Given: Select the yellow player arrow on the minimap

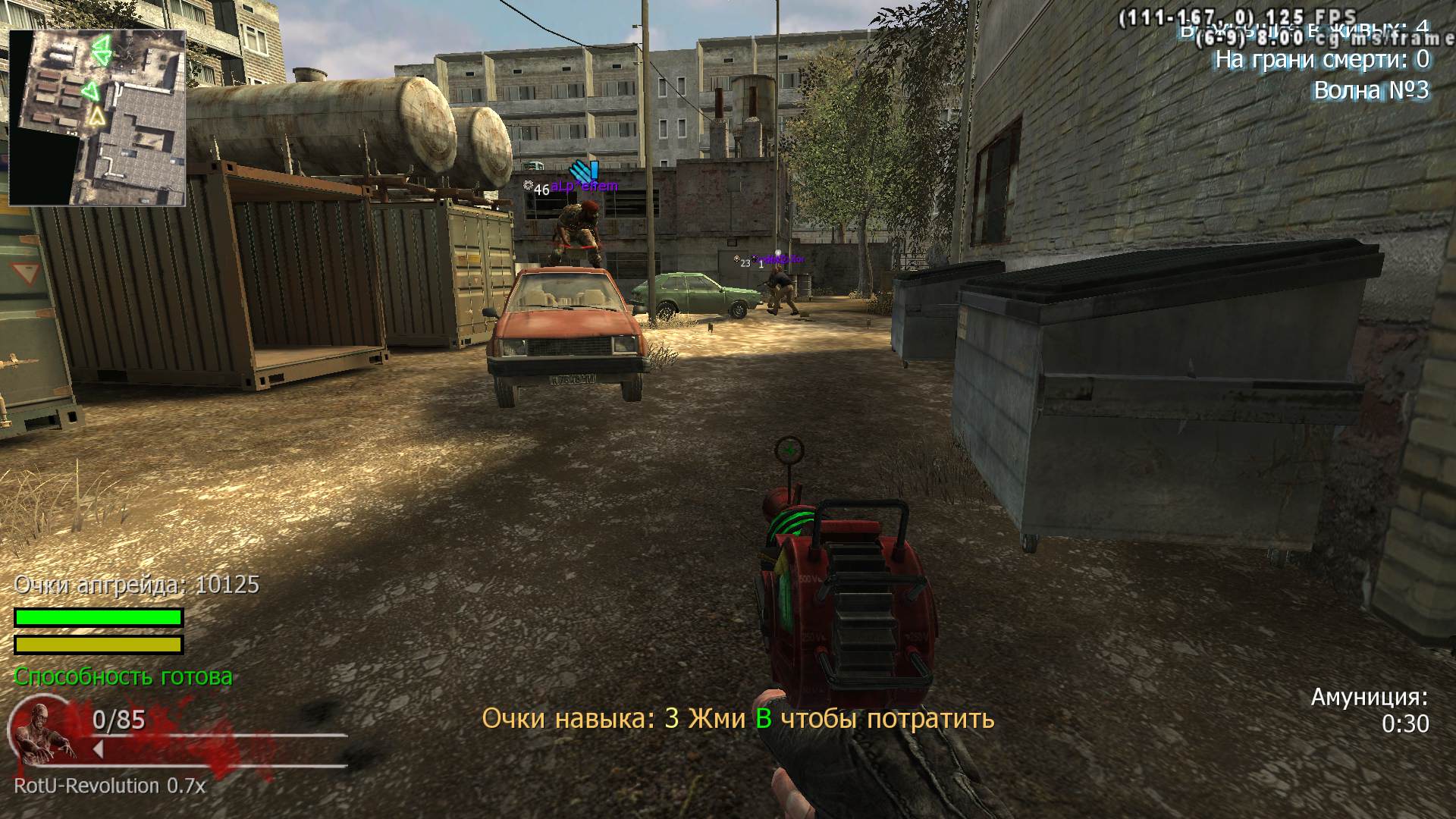Looking at the screenshot, I should tap(96, 116).
